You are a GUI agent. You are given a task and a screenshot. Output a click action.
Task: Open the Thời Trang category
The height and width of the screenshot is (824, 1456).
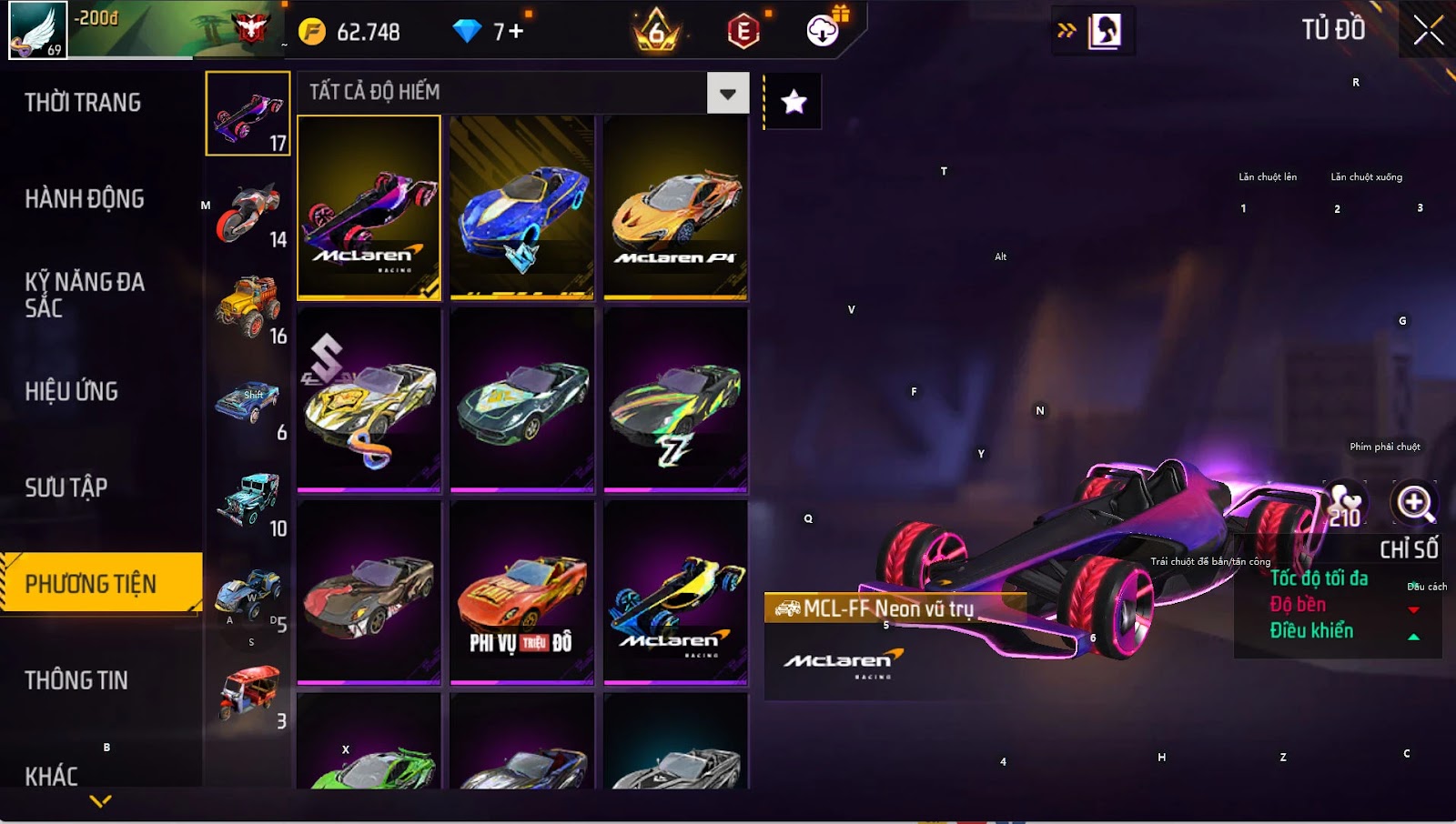(83, 103)
